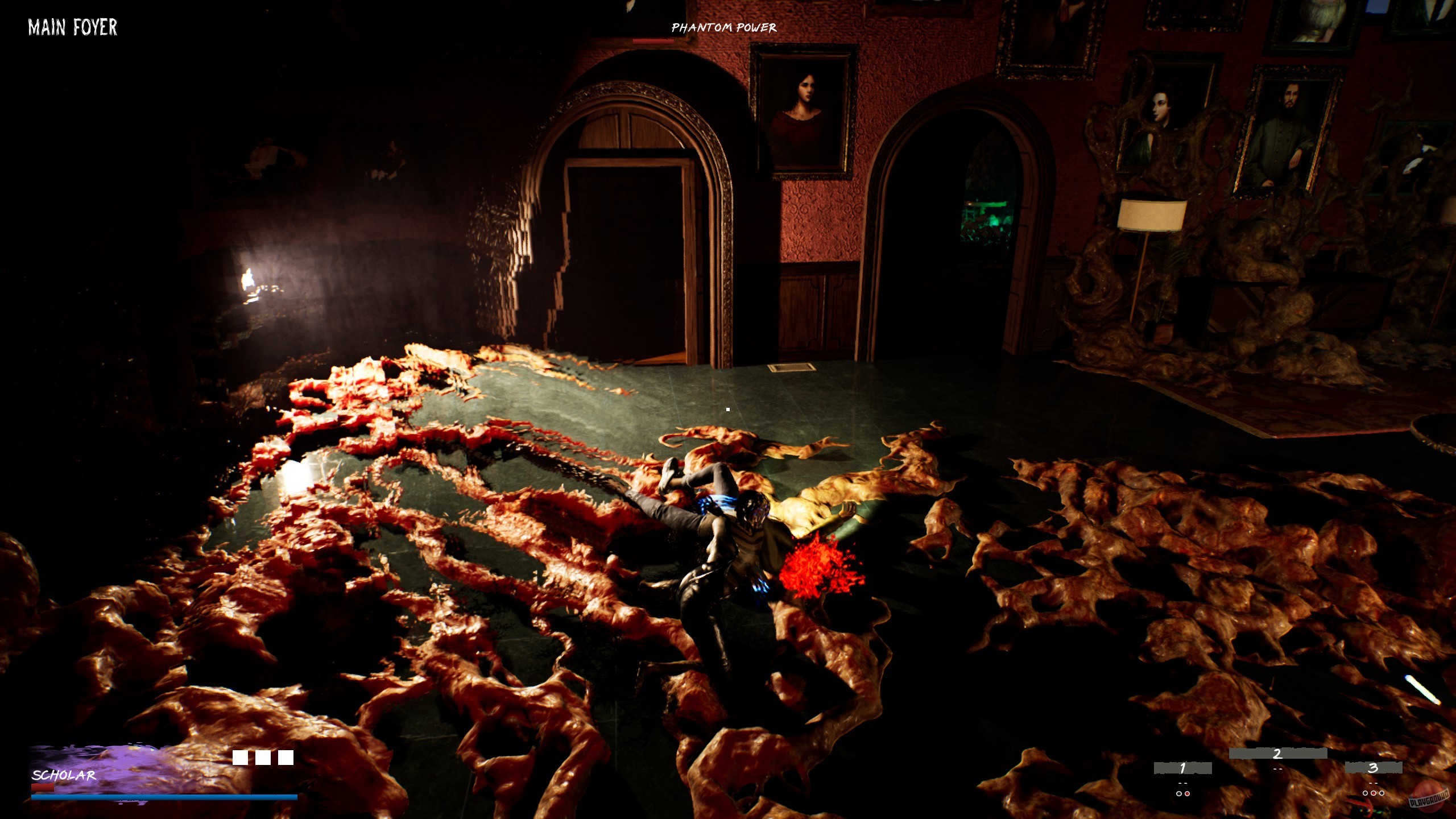Click the middle white charge square indicator
Image resolution: width=1456 pixels, height=819 pixels.
(262, 758)
